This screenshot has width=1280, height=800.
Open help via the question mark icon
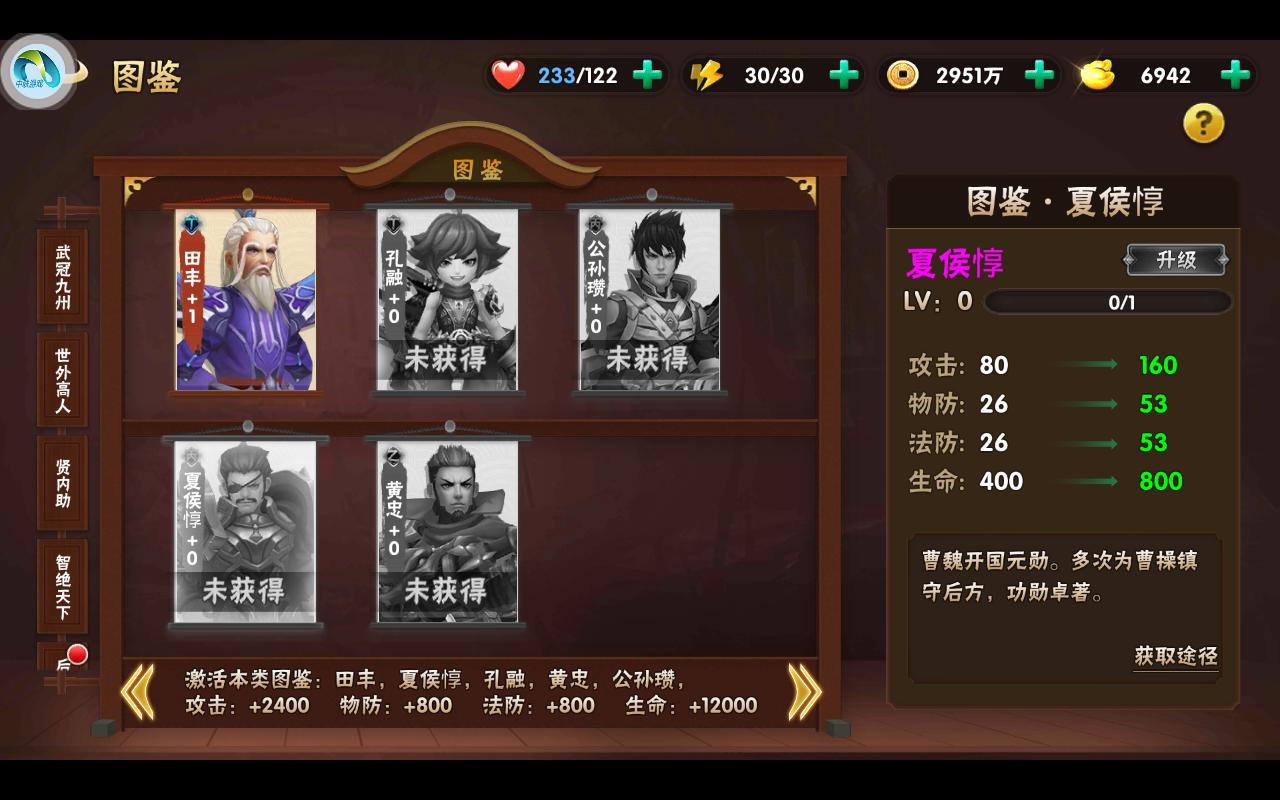(x=1205, y=121)
